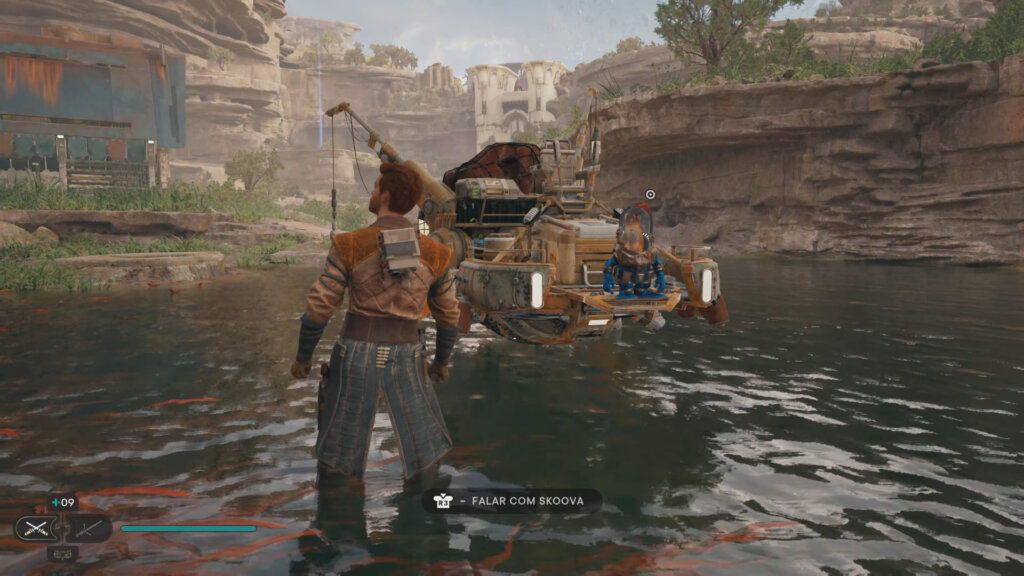Switch to the single lightsaber stance icon
Screen dimensions: 1024x576
point(90,528)
